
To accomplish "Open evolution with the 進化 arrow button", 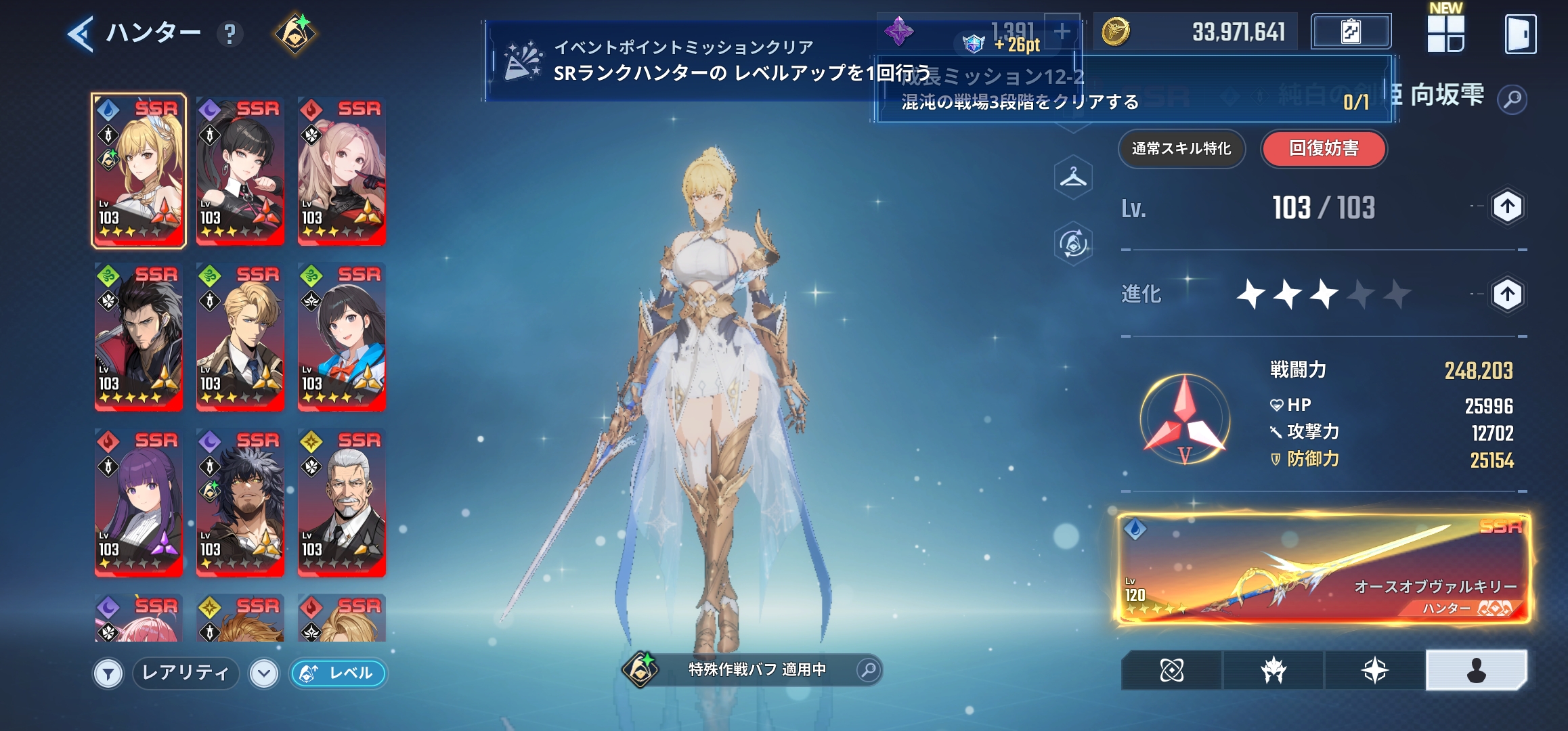I will [x=1507, y=294].
